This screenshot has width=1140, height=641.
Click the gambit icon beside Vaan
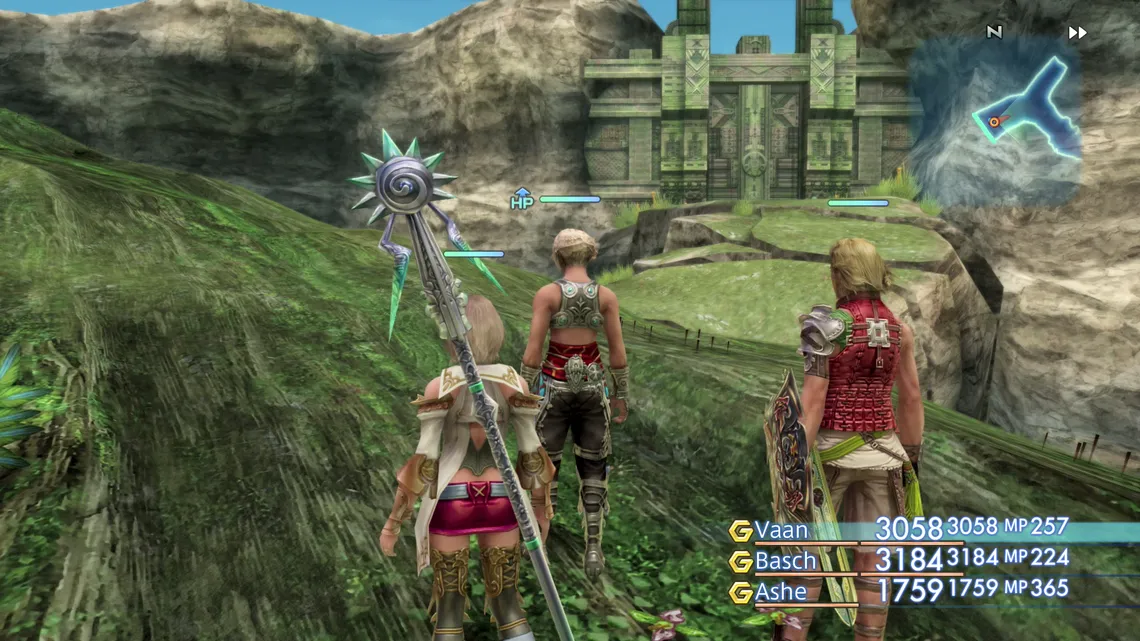(x=740, y=531)
